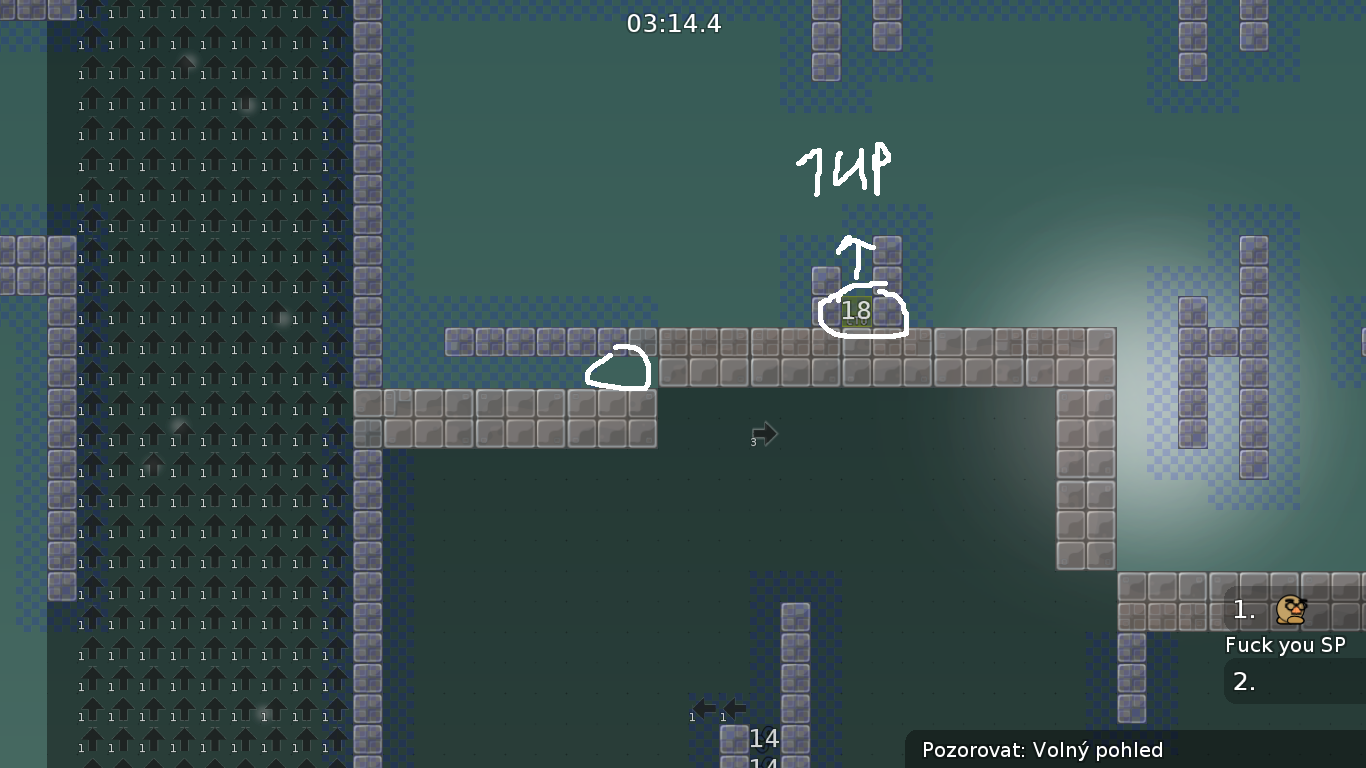Click the green block numbered 18
This screenshot has width=1366, height=768.
[855, 311]
